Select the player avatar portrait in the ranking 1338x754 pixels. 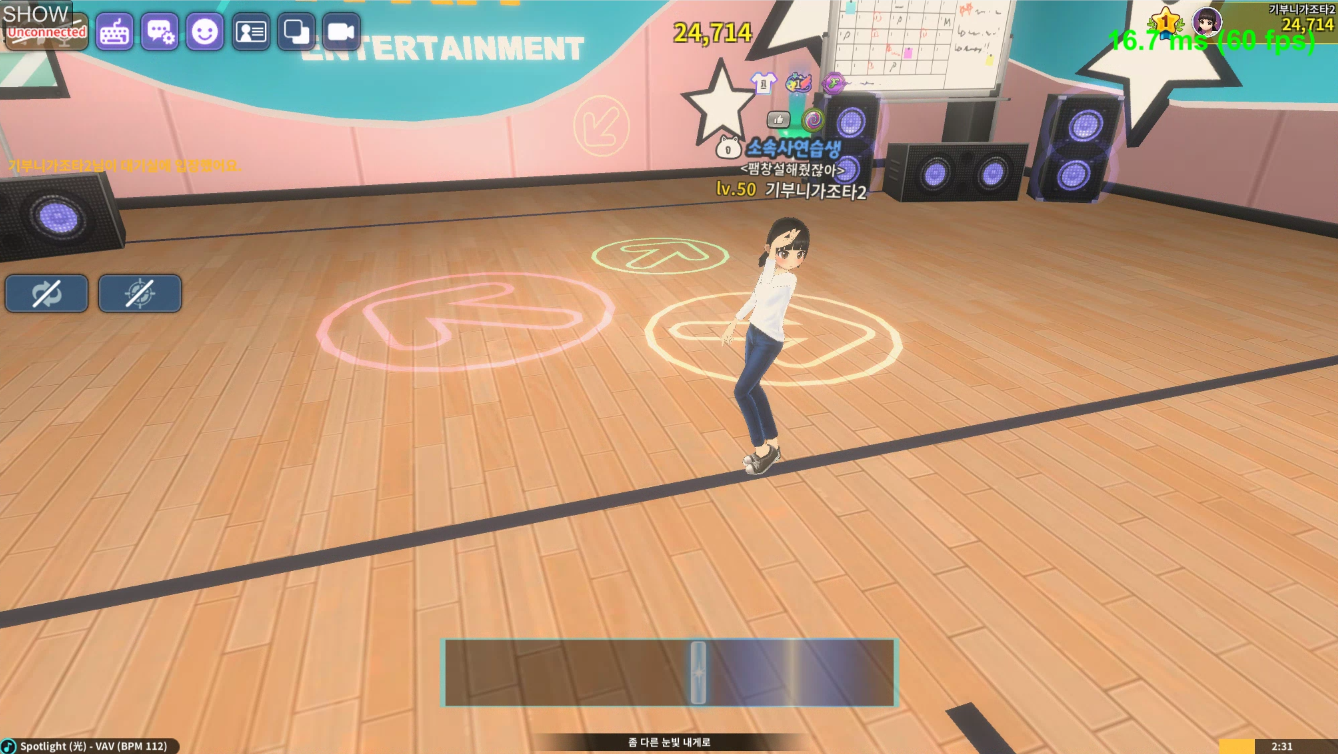(x=1208, y=21)
